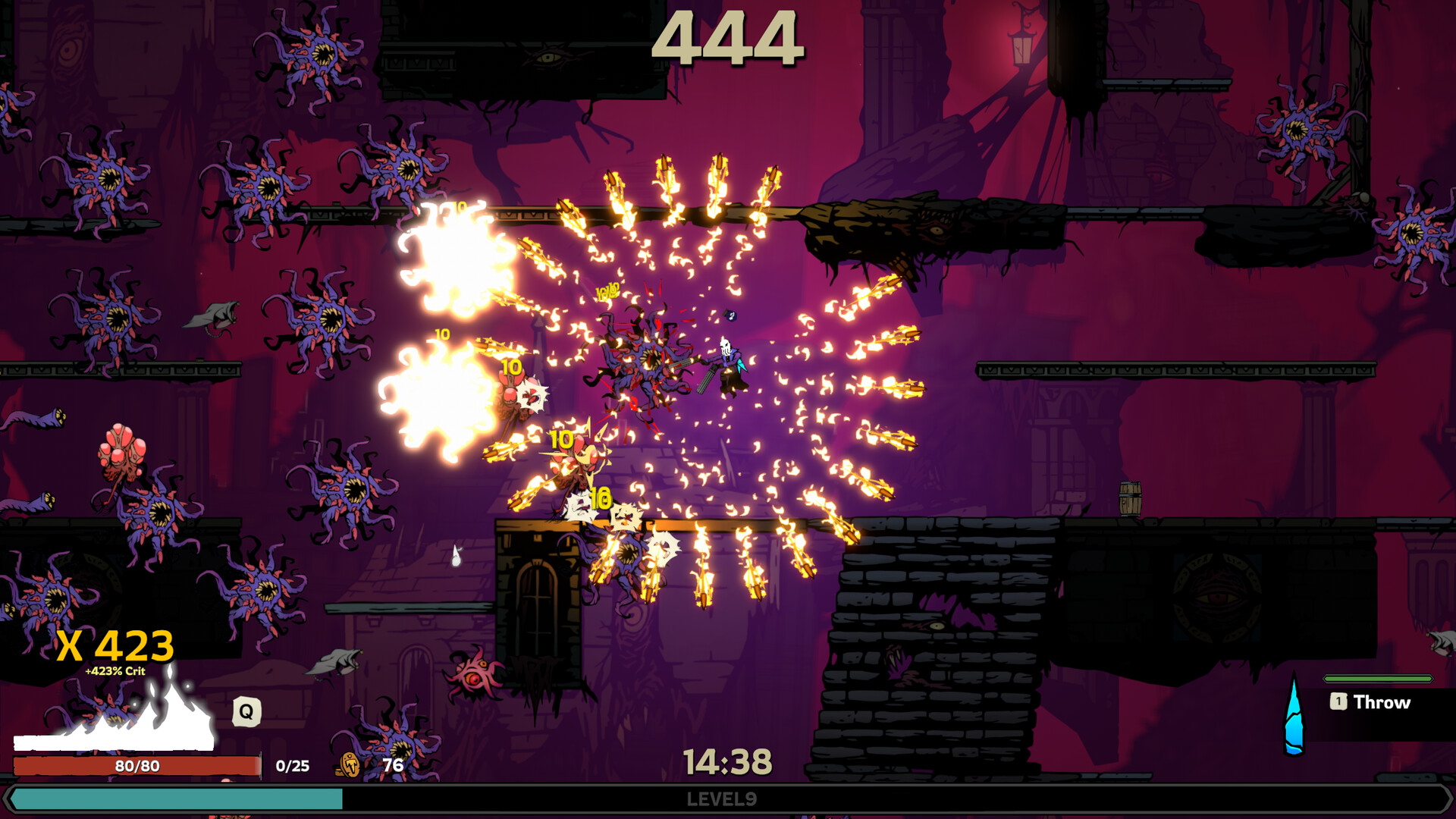Click the '1' key badge next to Throw

point(1339,702)
